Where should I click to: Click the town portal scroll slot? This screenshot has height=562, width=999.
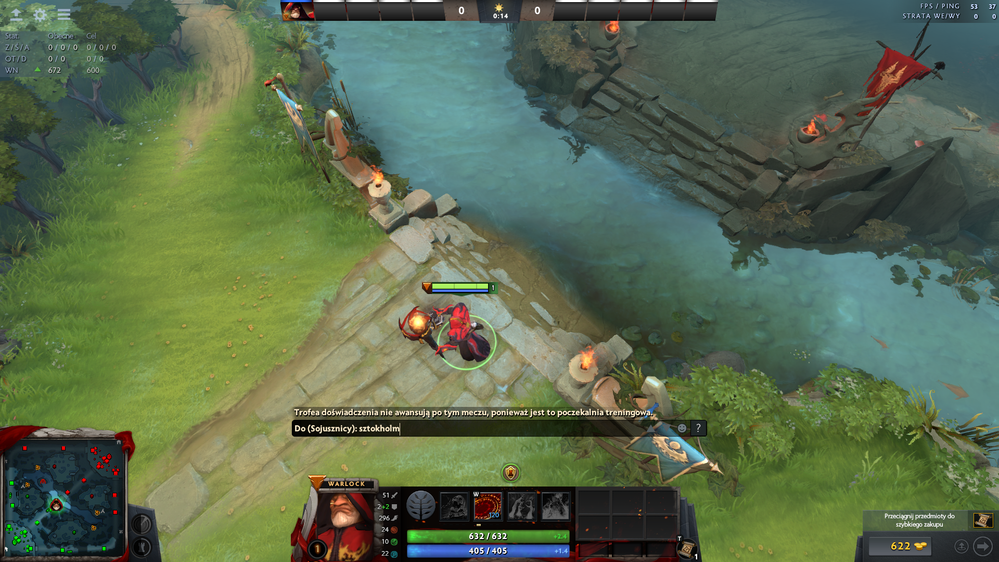686,546
